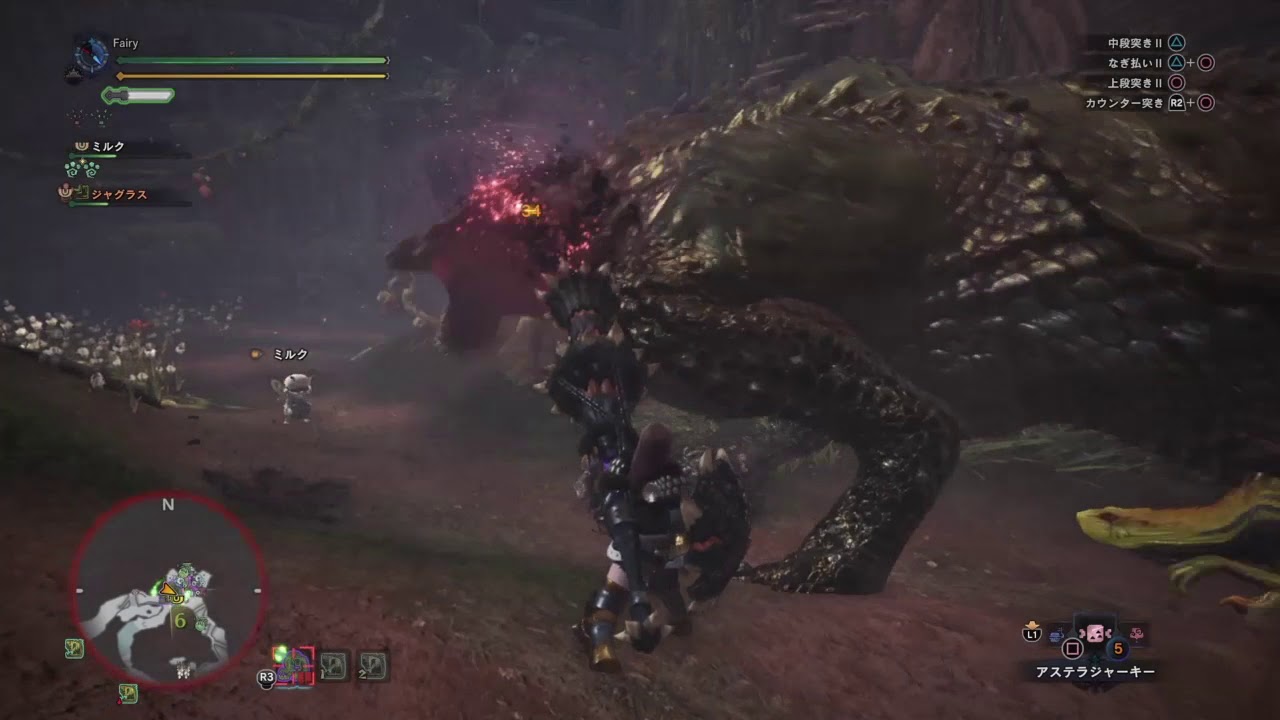This screenshot has width=1280, height=720.
Task: Click the L1 button prompt icon
Action: click(1031, 633)
